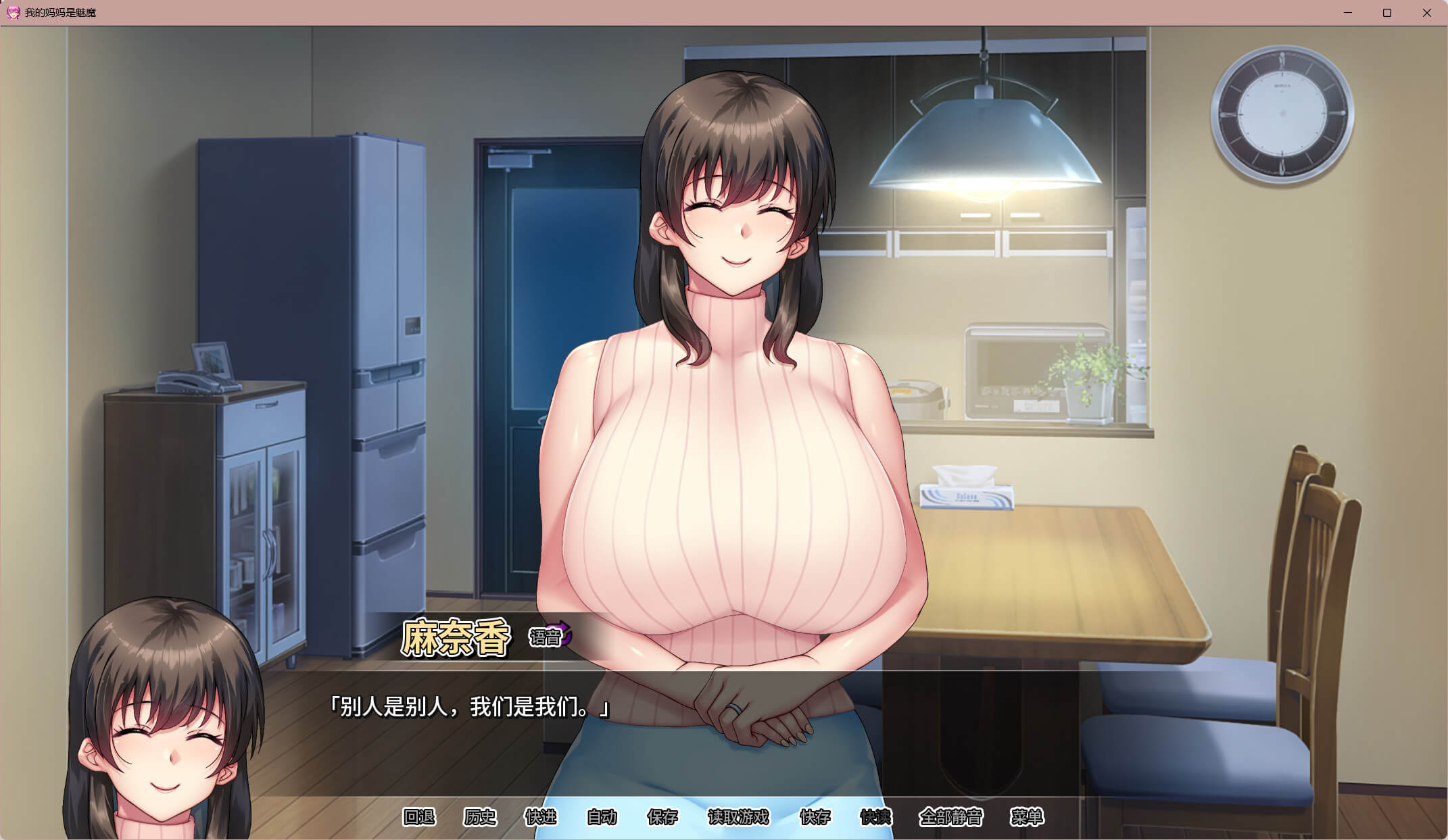The image size is (1448, 840).
Task: Click the 回退 rollback button
Action: tap(419, 817)
